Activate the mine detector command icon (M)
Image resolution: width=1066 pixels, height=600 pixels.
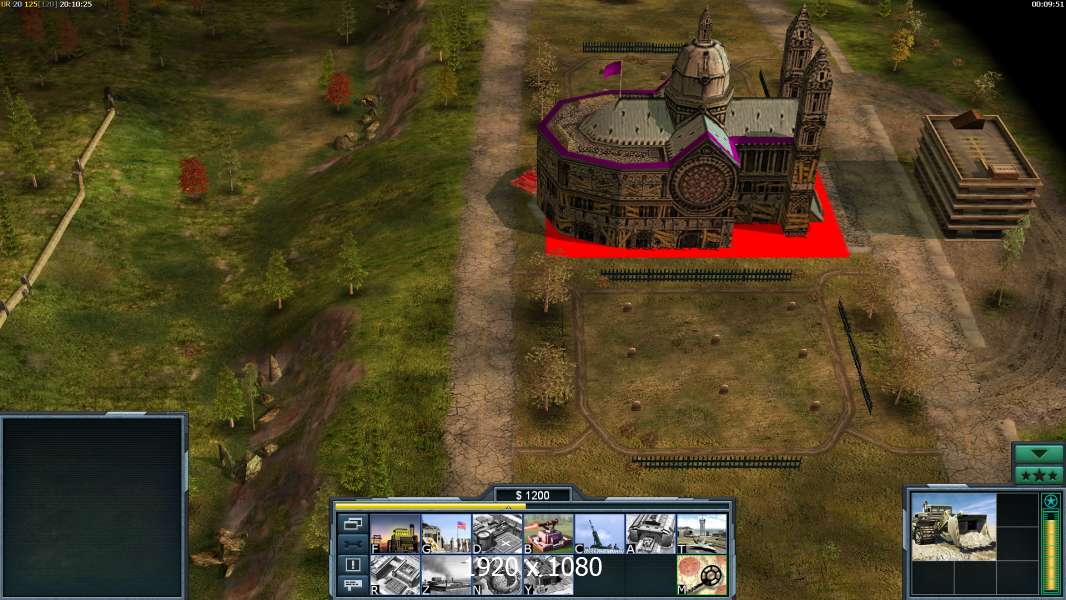click(701, 575)
